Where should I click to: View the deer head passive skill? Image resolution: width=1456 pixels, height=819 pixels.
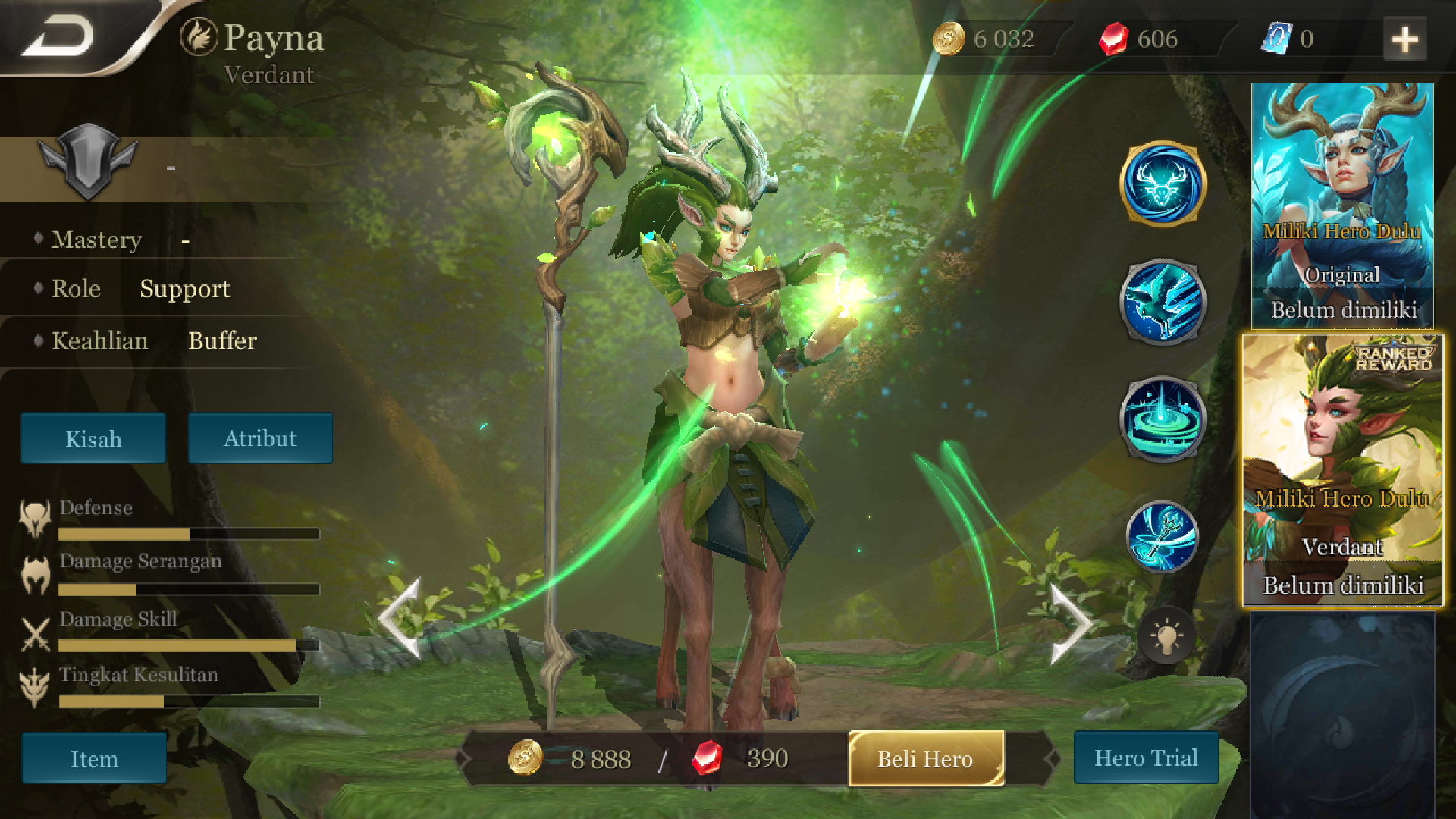tap(1163, 184)
